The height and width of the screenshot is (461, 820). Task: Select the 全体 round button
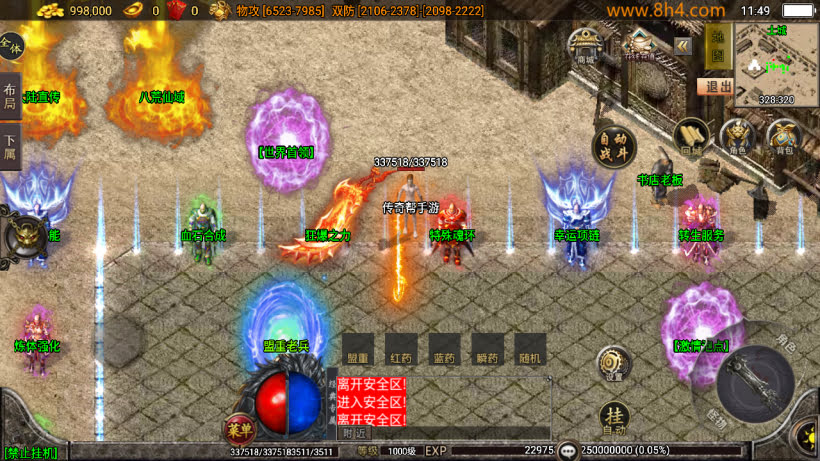[11, 45]
